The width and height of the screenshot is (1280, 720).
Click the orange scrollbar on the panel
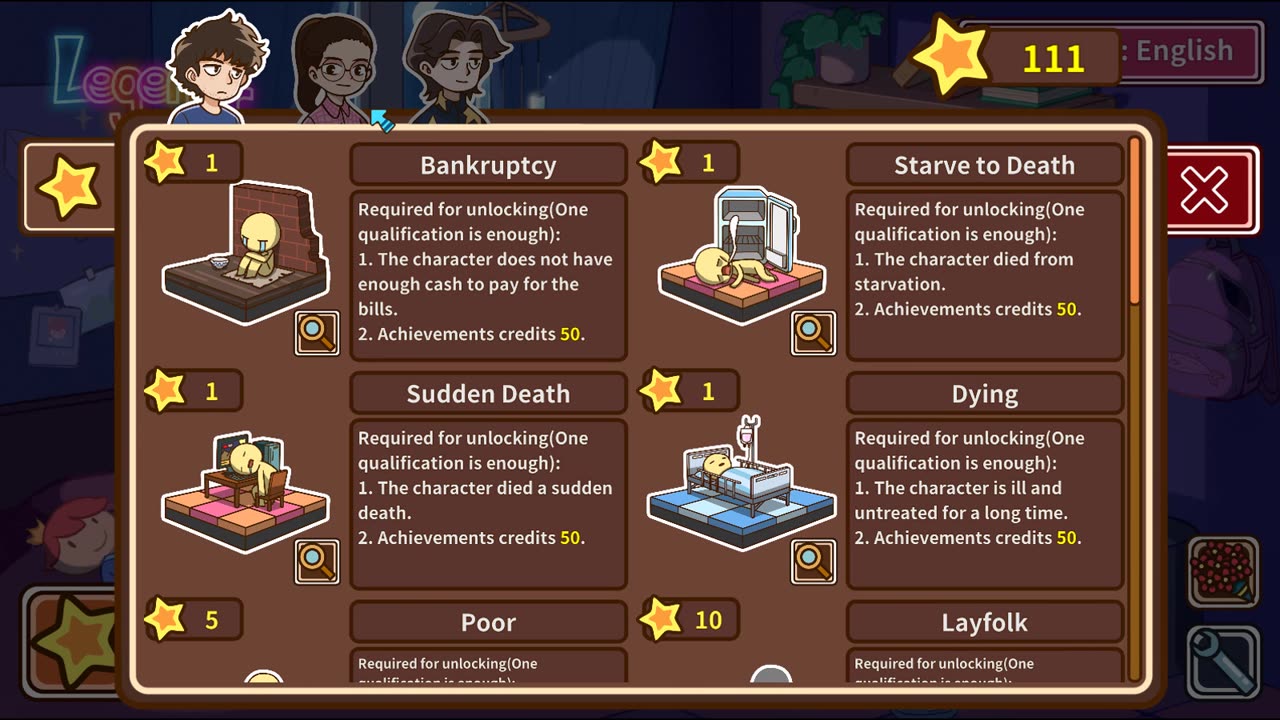[x=1134, y=220]
